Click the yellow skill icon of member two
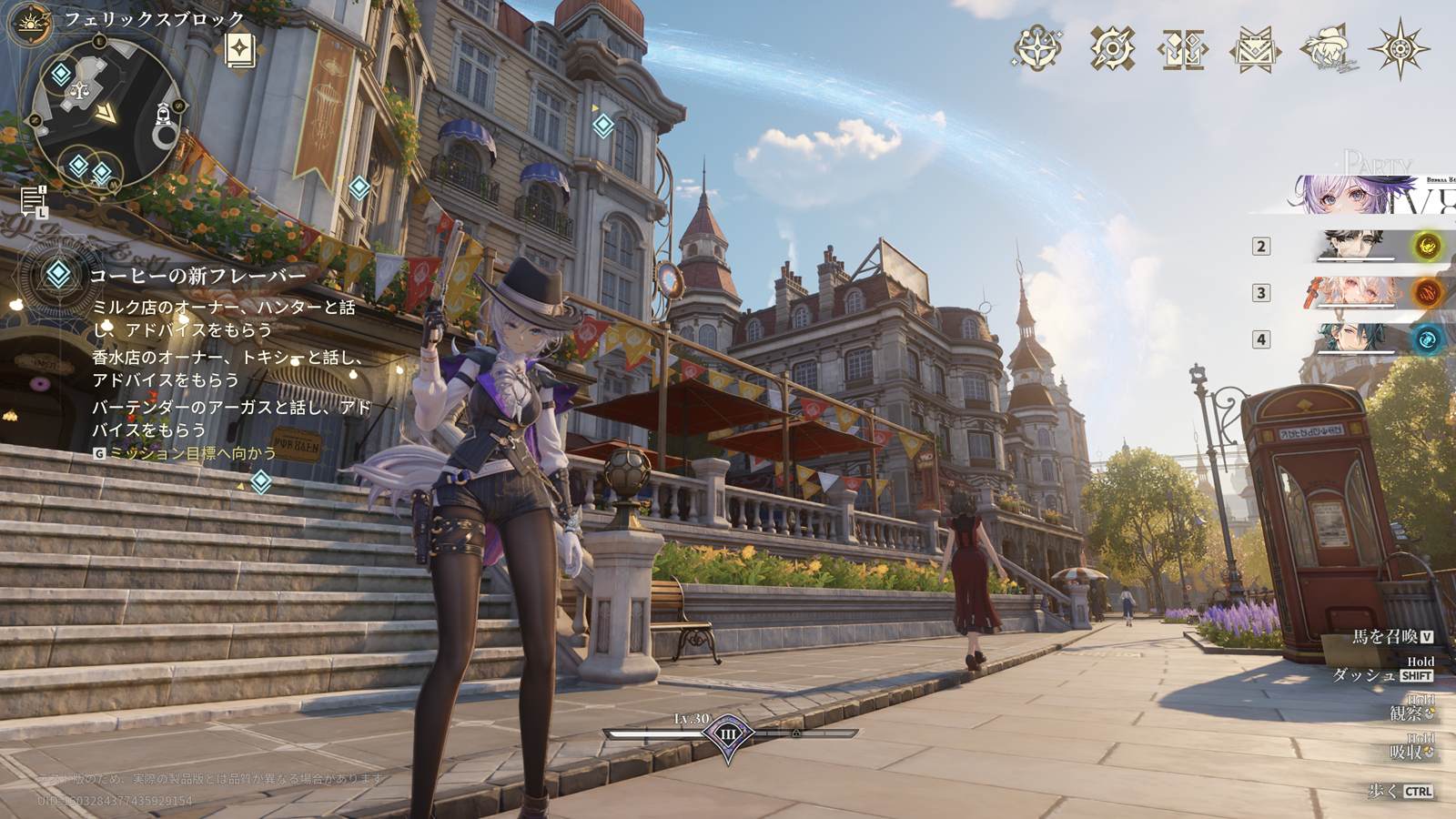 pyautogui.click(x=1427, y=246)
